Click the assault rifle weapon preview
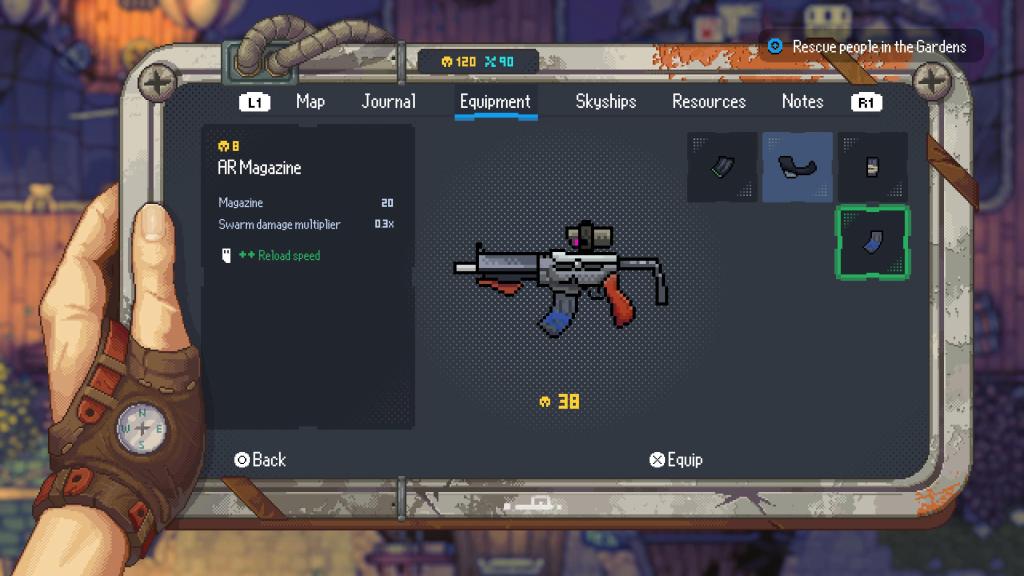The image size is (1024, 576). (x=560, y=276)
